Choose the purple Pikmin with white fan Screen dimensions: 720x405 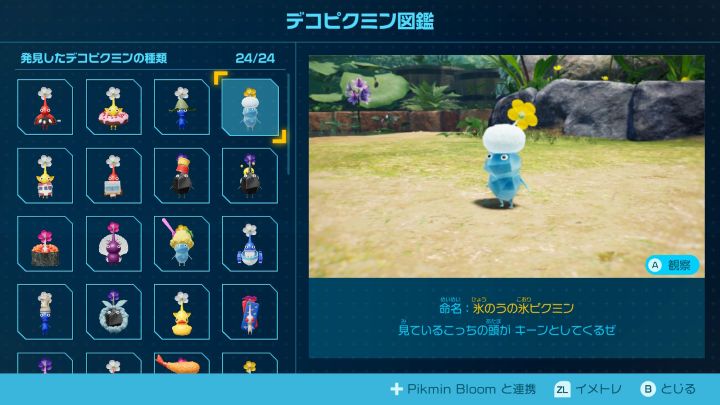pos(113,243)
